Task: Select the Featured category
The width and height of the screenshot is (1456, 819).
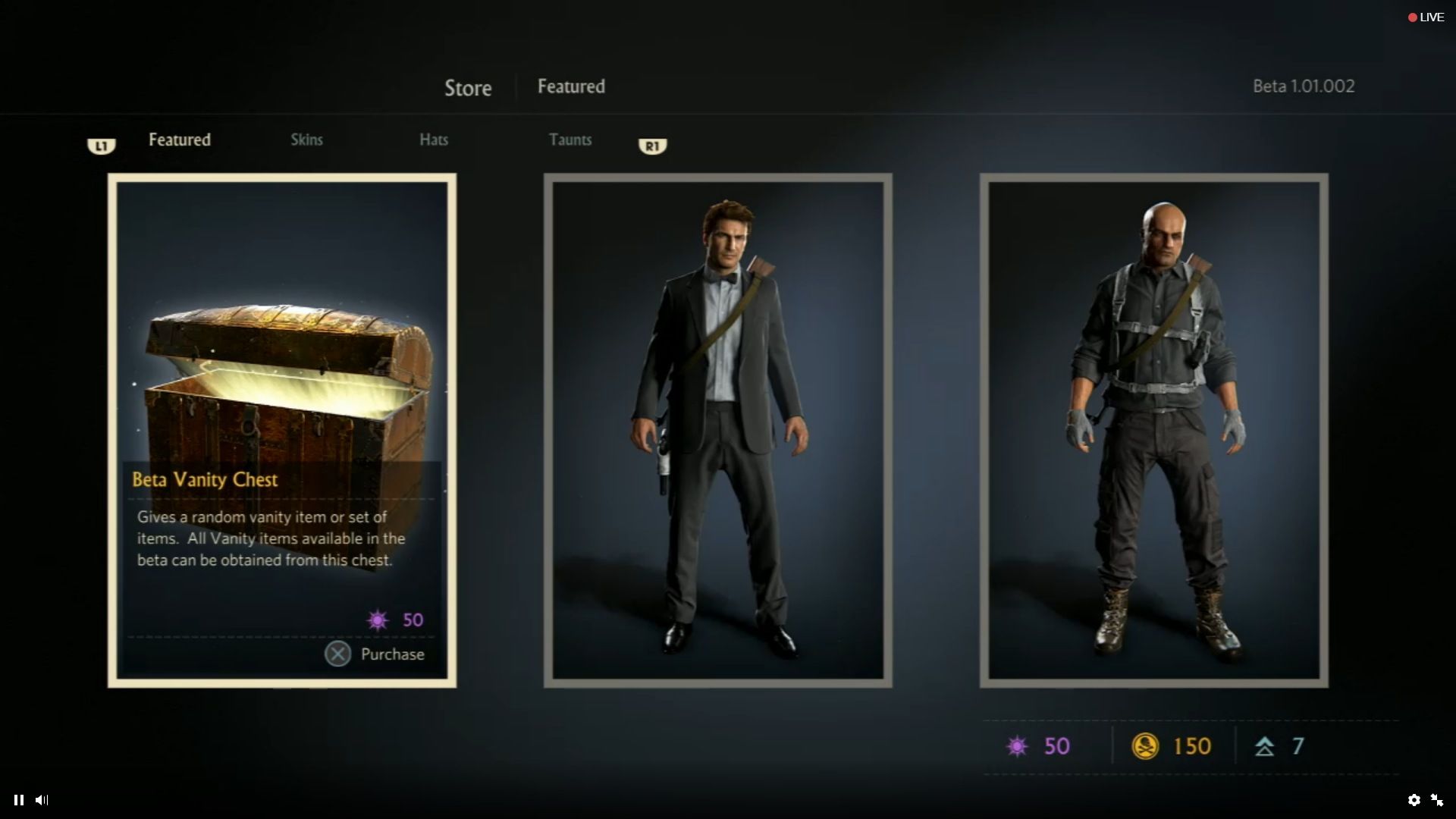Action: (x=179, y=140)
